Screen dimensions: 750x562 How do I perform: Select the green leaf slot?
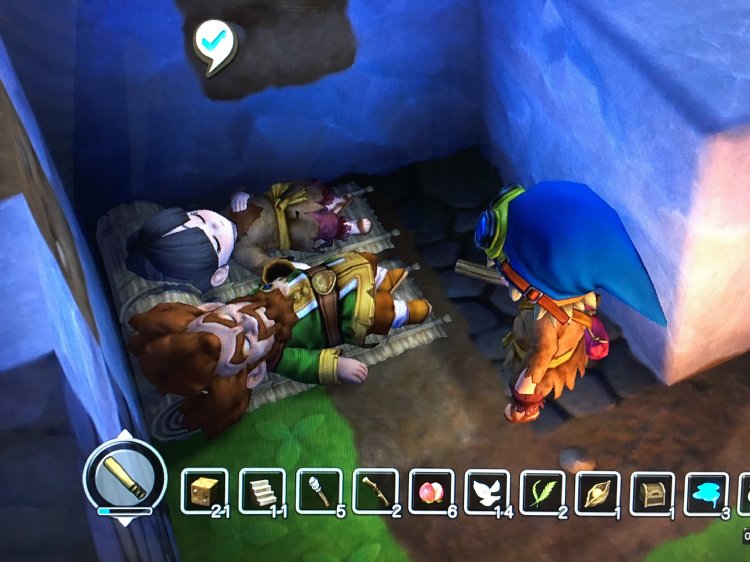tap(543, 492)
